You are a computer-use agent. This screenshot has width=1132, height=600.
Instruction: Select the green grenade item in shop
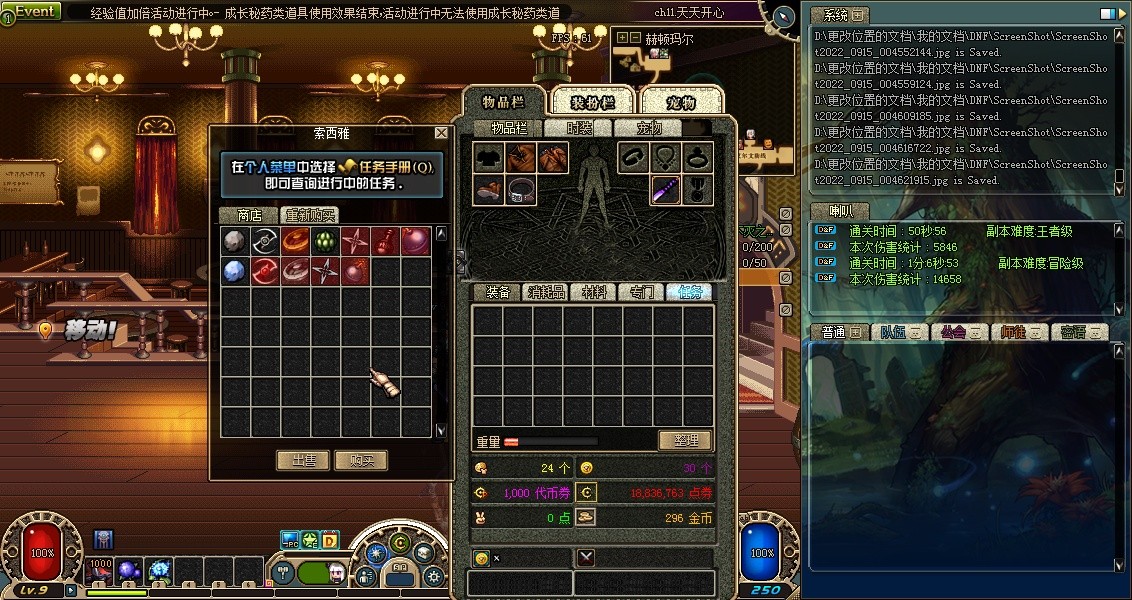pyautogui.click(x=324, y=241)
